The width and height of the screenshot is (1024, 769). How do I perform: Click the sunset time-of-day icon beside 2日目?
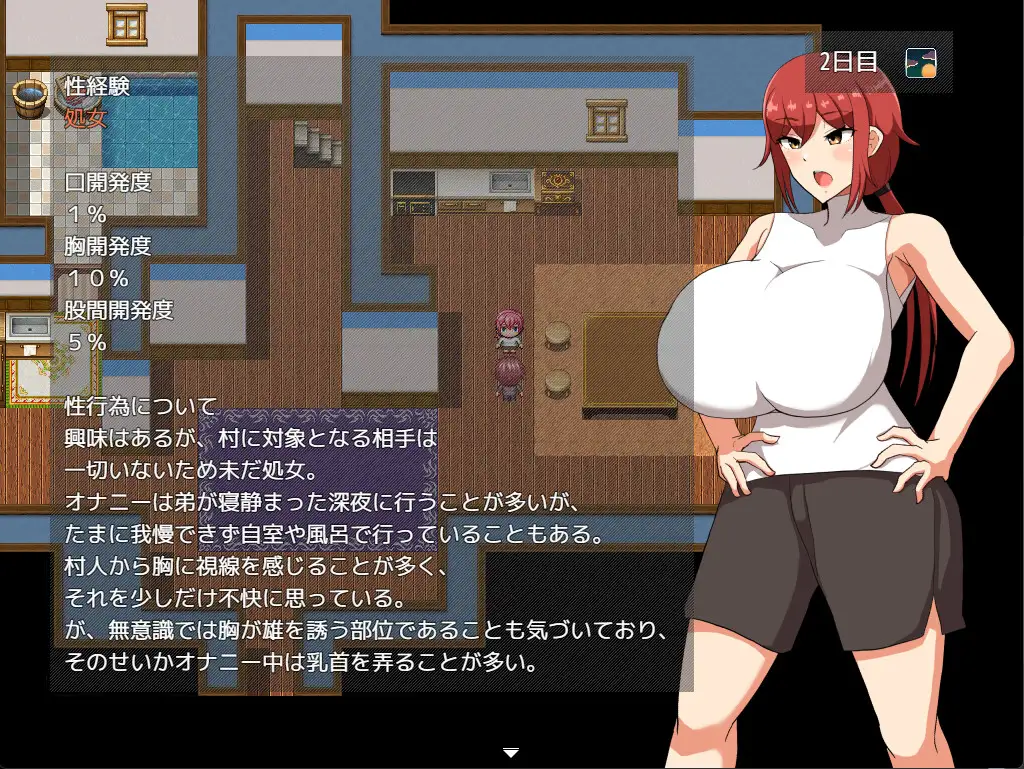(920, 63)
